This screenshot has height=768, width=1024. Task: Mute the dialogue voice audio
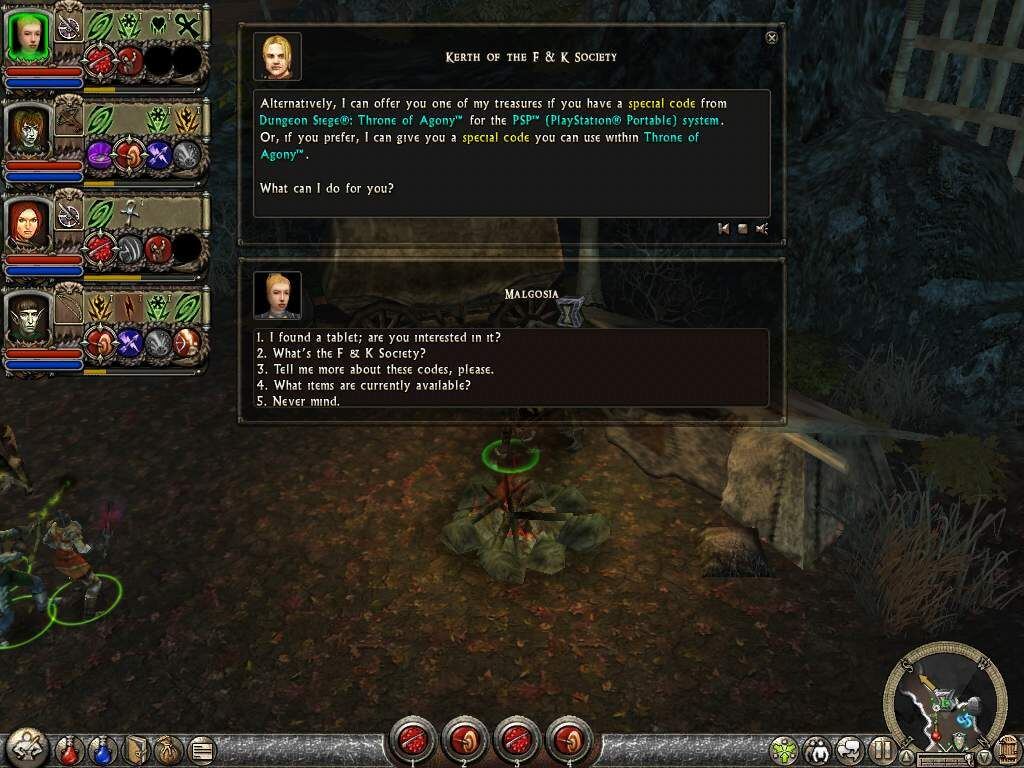pos(762,229)
